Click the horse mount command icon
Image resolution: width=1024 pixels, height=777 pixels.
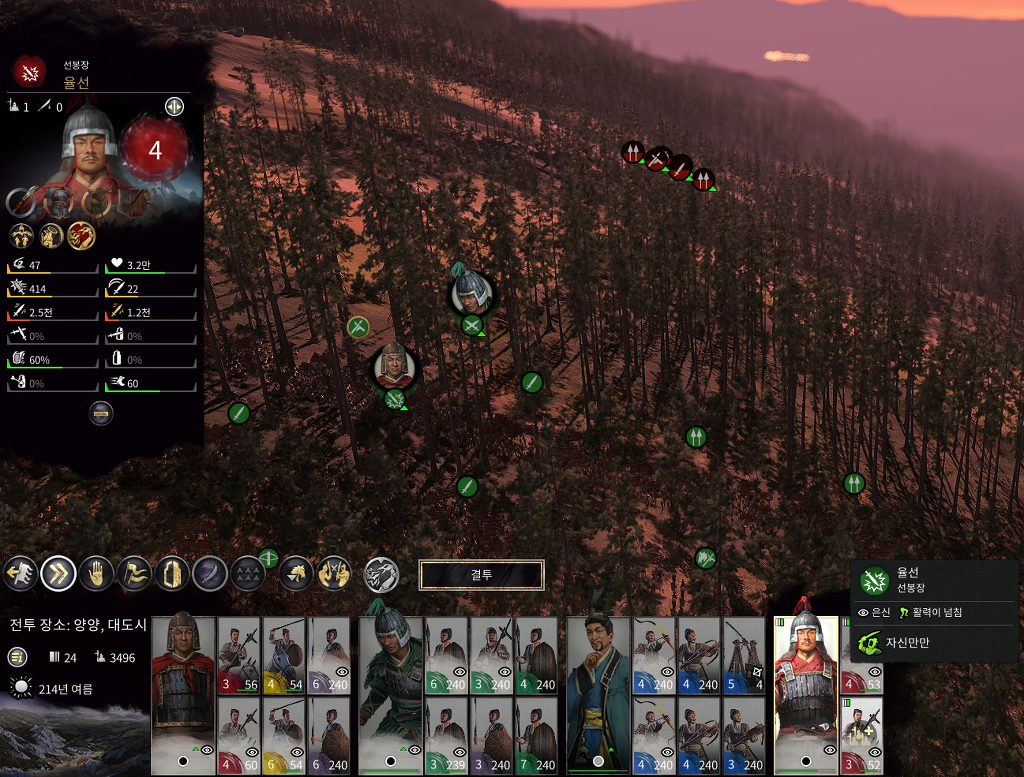[x=296, y=573]
